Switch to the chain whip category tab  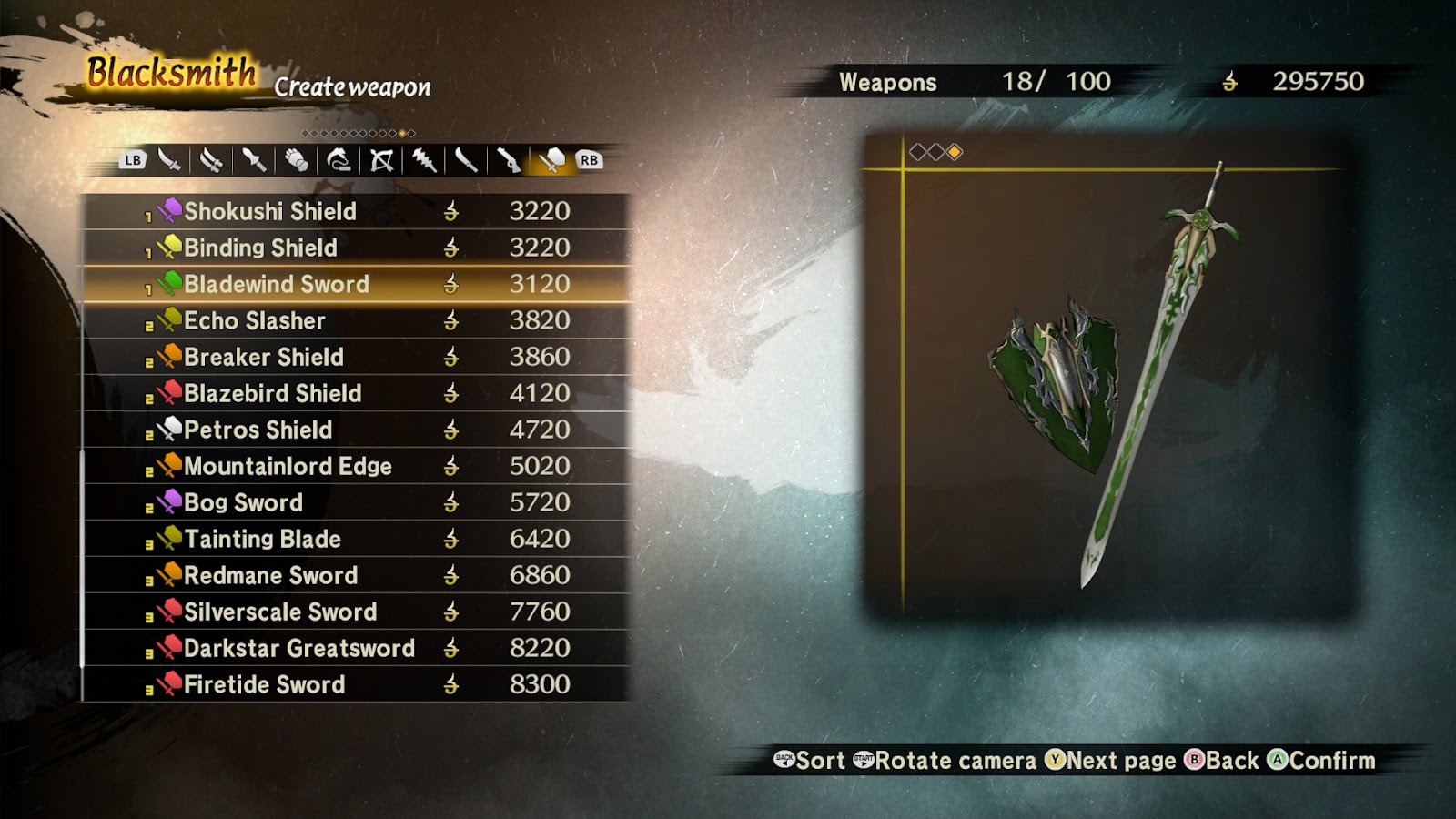point(339,161)
